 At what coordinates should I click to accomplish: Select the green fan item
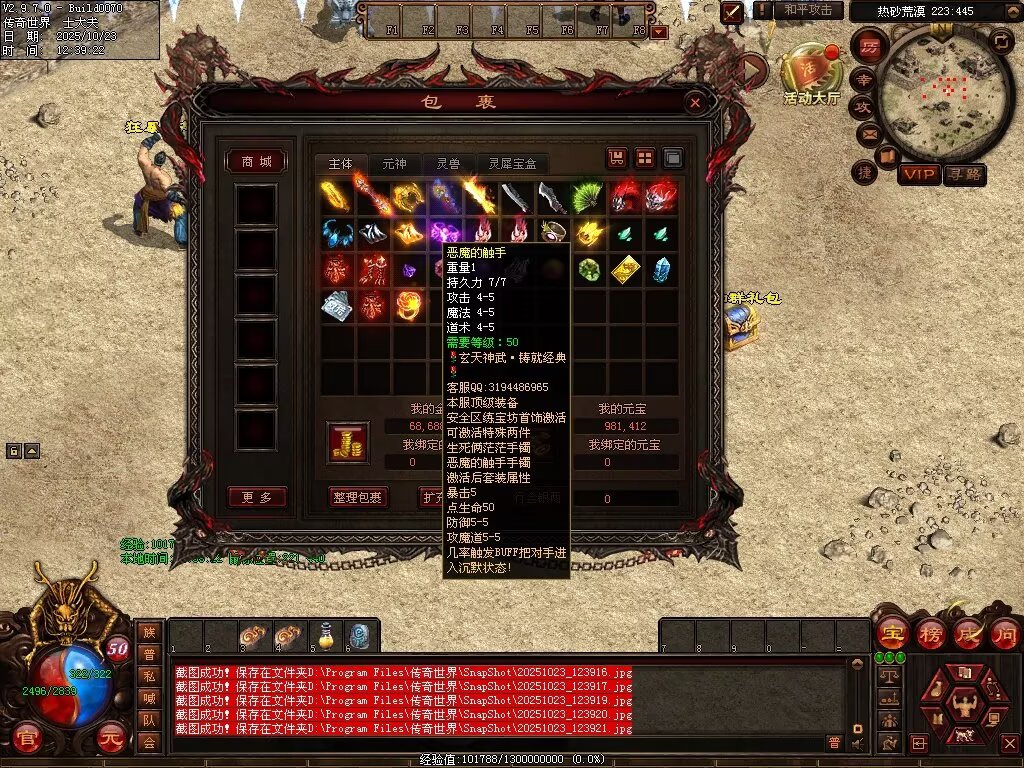(x=586, y=197)
